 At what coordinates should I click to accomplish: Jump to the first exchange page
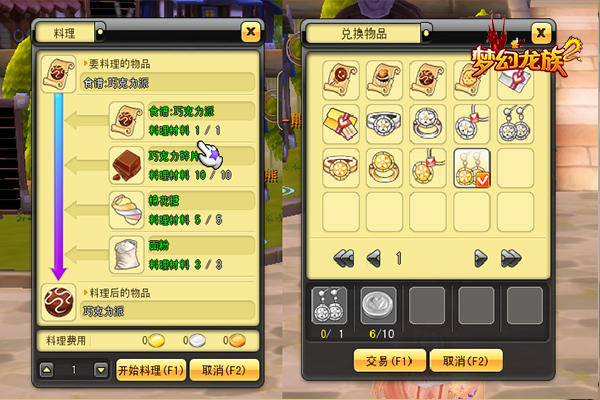pos(344,258)
